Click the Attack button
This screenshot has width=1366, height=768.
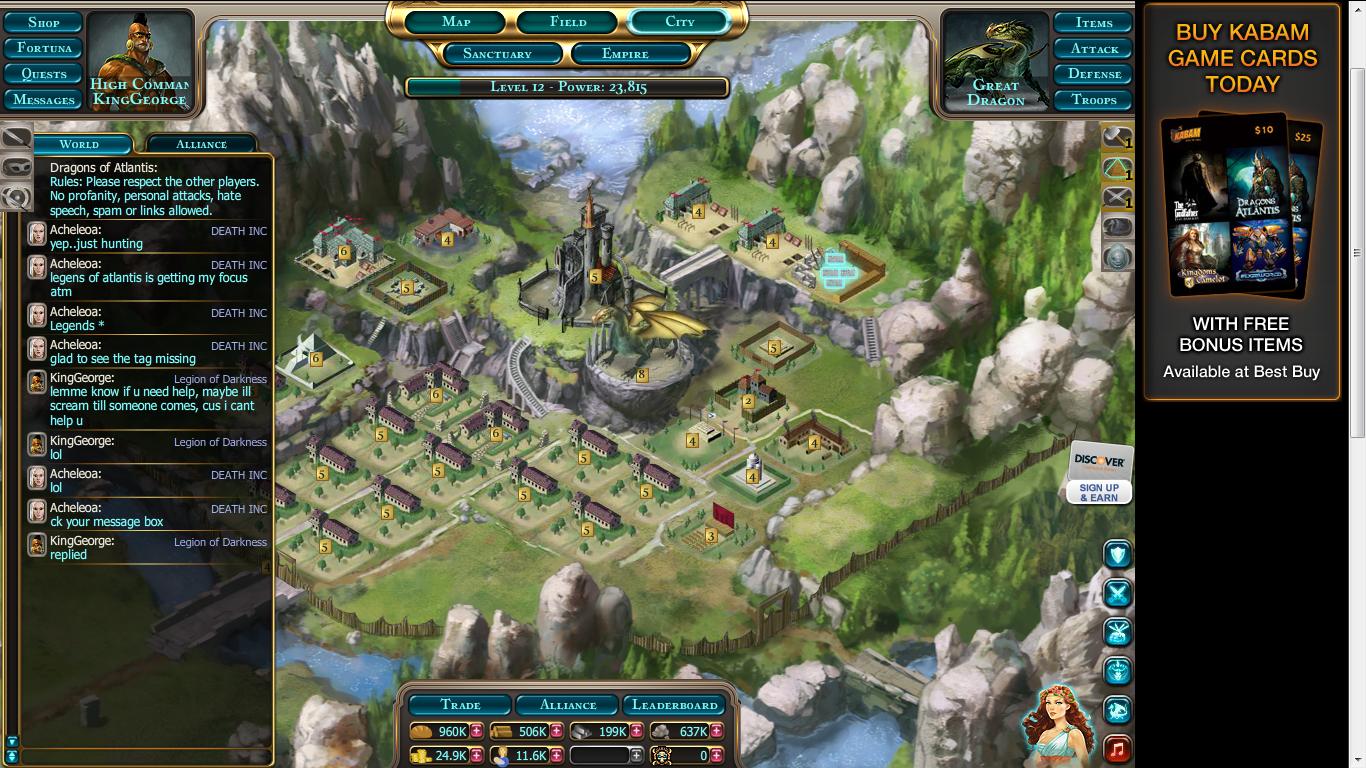coord(1094,48)
